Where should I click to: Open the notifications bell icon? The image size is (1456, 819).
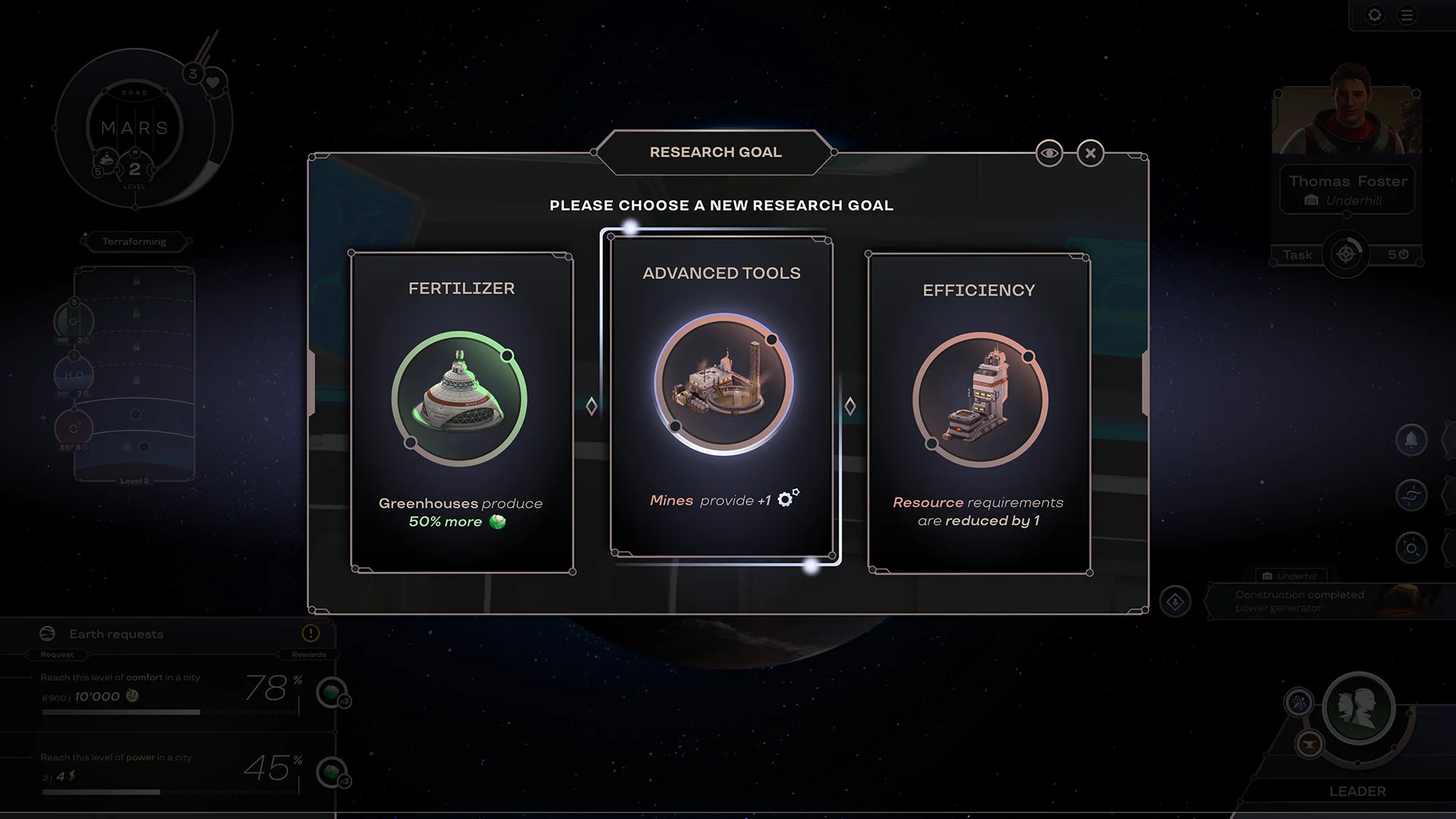click(x=1411, y=440)
